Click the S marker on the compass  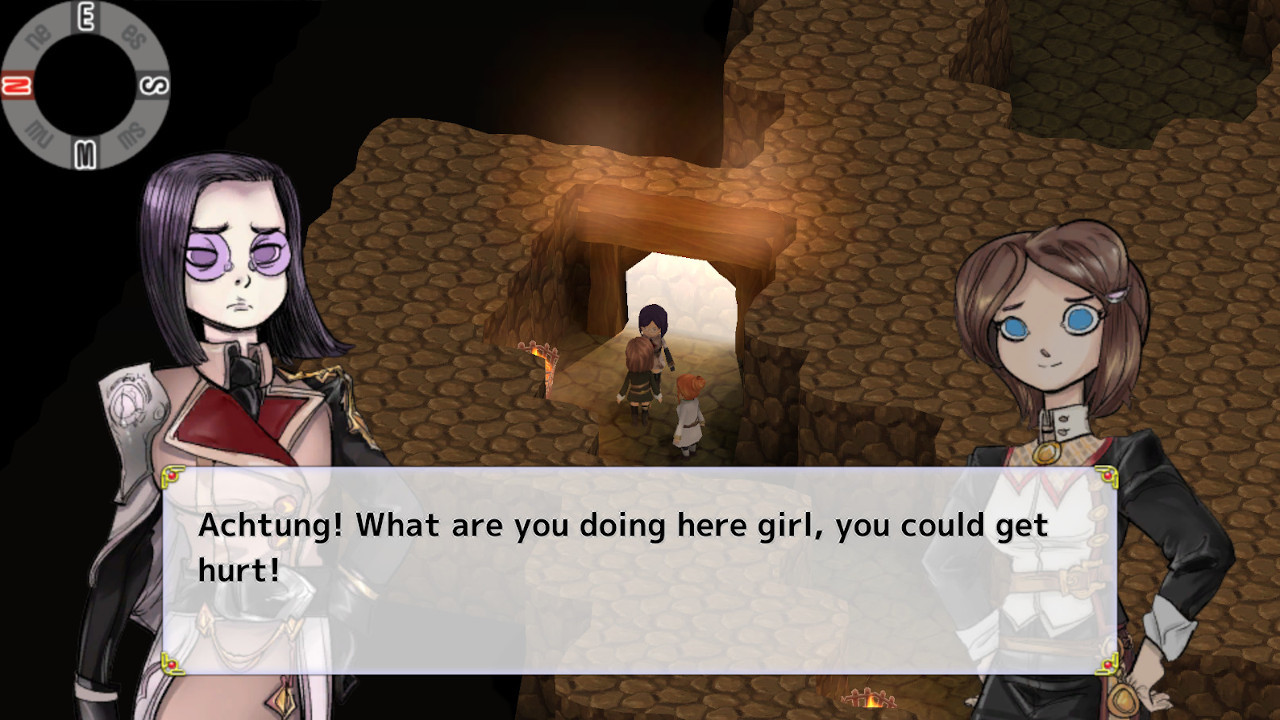pos(155,85)
